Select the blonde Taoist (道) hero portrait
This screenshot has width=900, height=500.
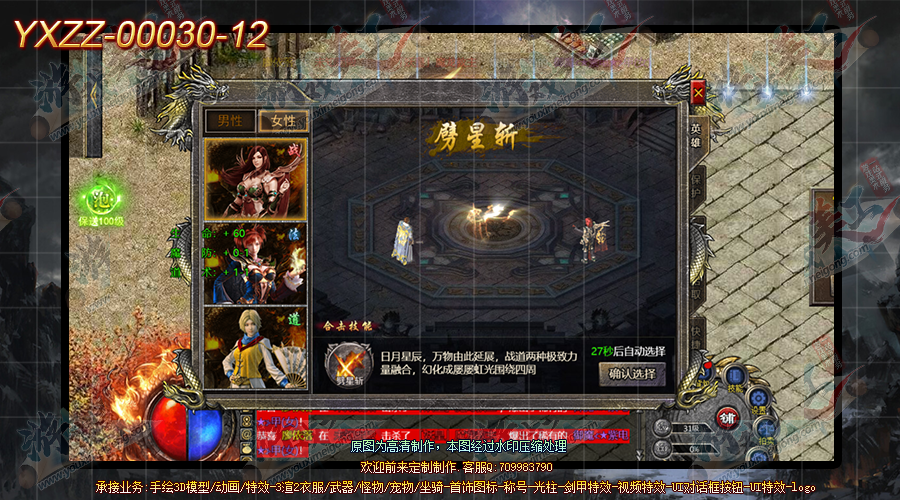tap(254, 346)
